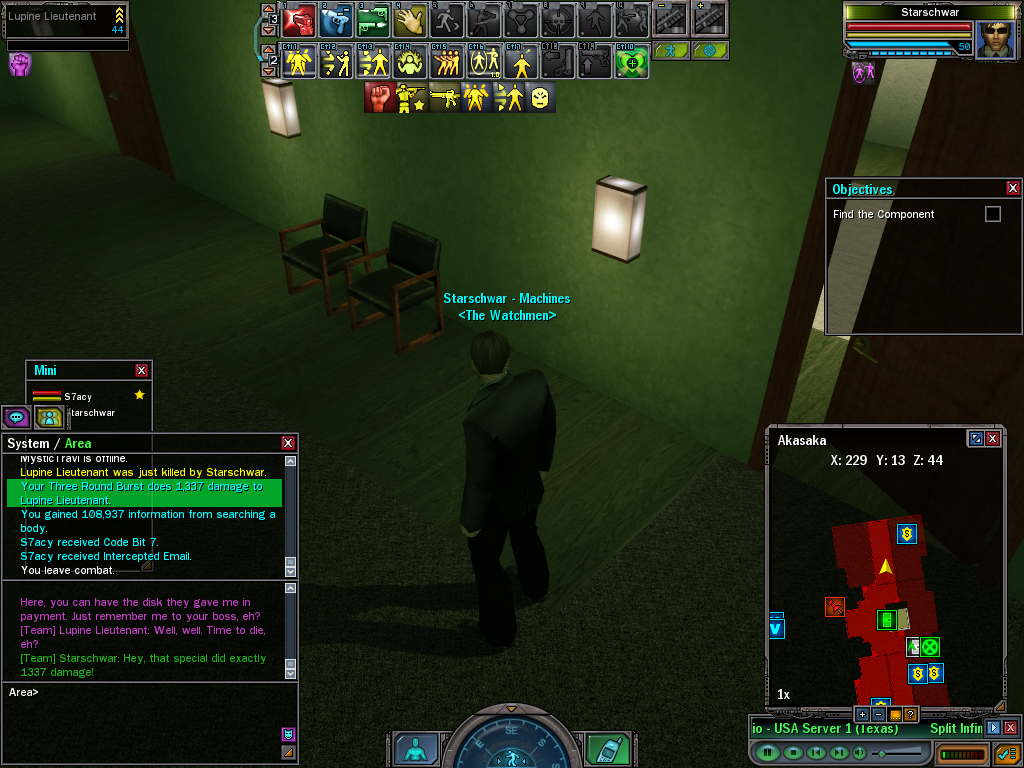The image size is (1024, 768).
Task: Pause the music player
Action: click(767, 752)
